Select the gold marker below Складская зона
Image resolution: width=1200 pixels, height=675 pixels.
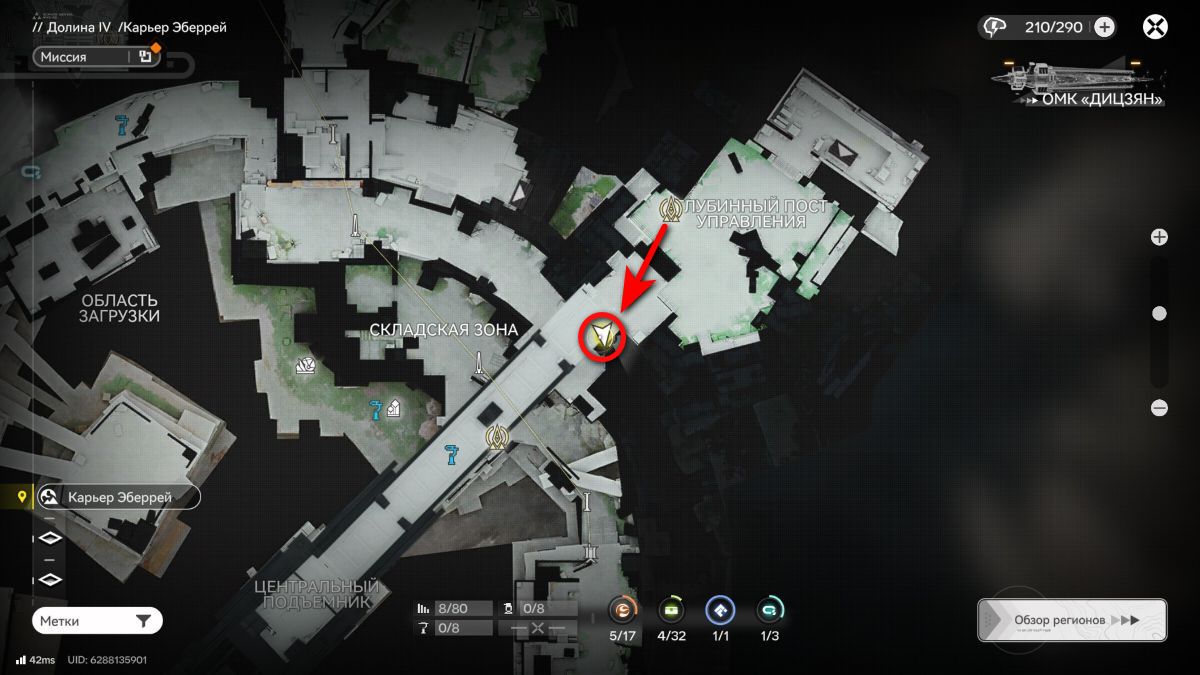[496, 436]
